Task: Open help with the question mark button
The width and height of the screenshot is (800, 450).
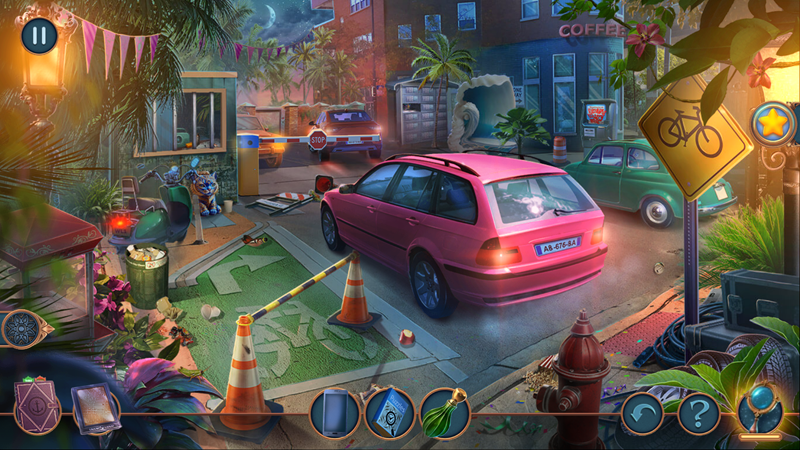Action: pyautogui.click(x=699, y=412)
